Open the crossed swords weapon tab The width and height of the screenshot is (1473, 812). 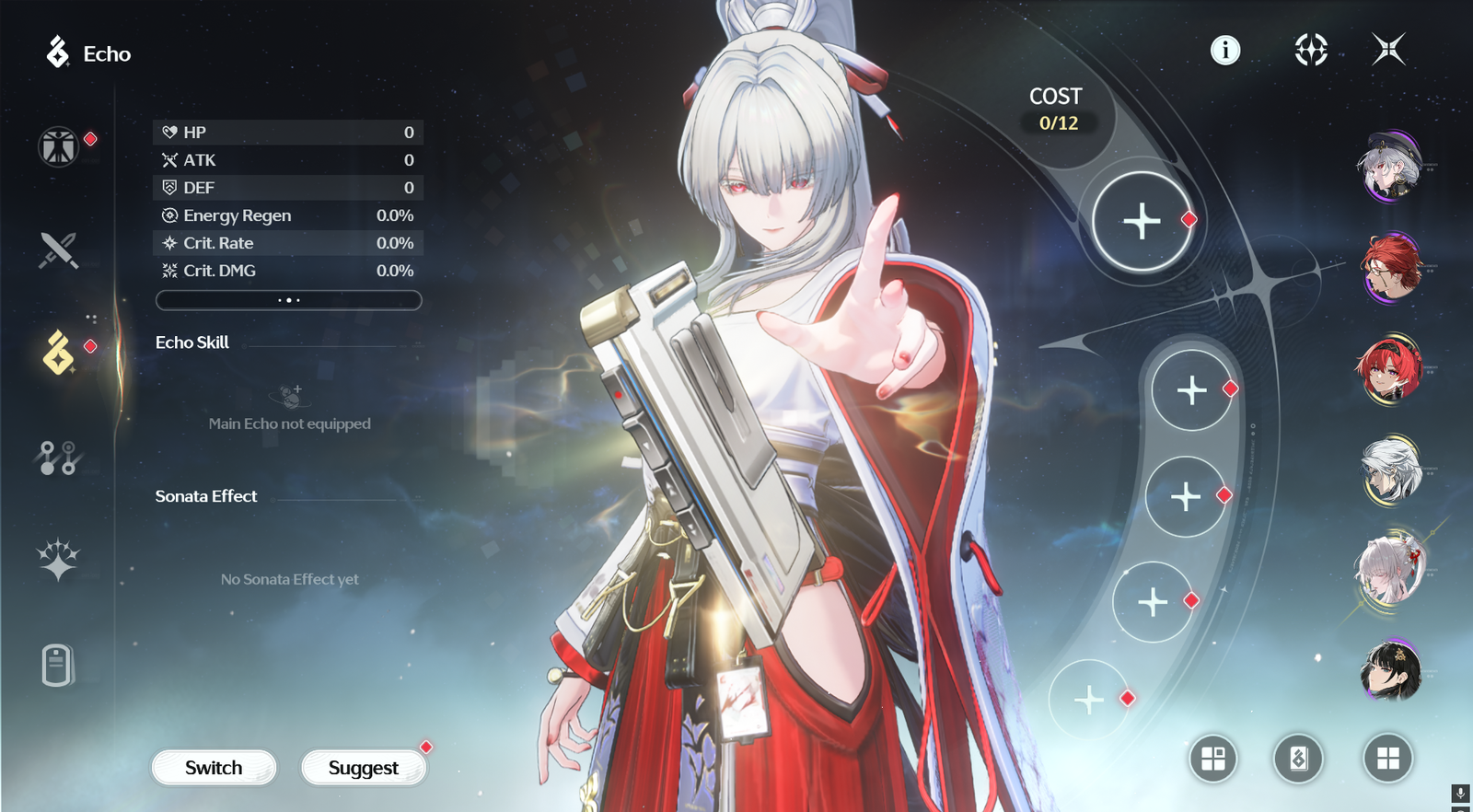[x=58, y=249]
